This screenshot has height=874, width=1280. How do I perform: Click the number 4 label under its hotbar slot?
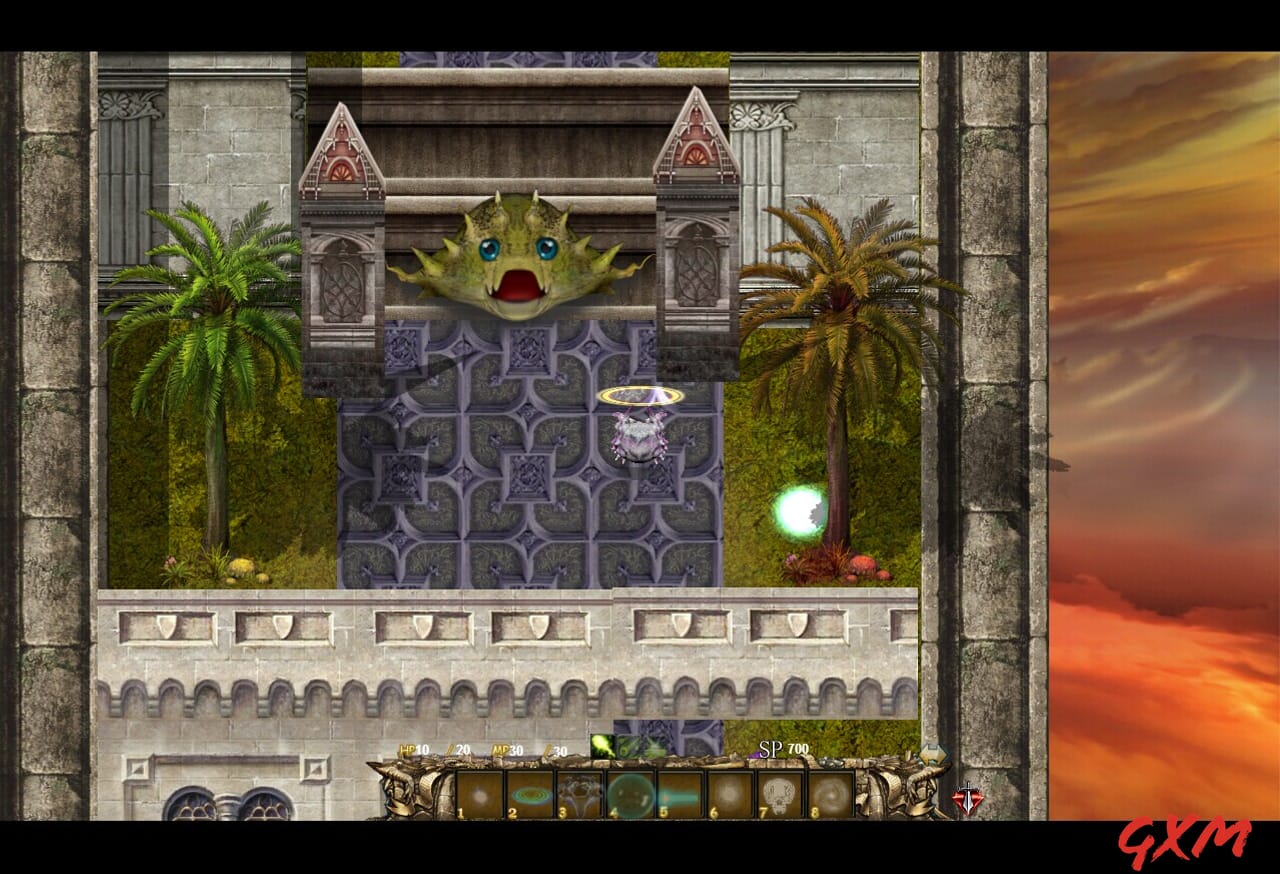click(613, 814)
